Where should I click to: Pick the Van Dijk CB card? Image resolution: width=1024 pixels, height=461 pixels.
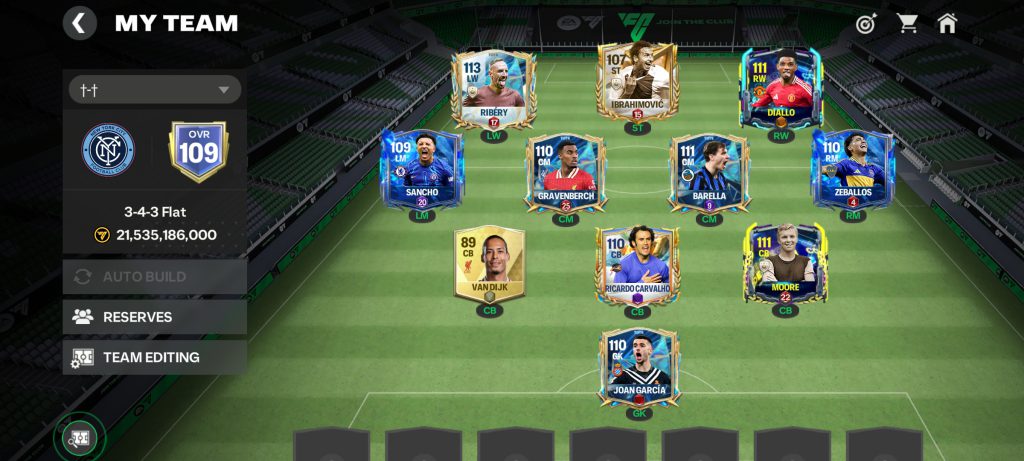[x=489, y=263]
